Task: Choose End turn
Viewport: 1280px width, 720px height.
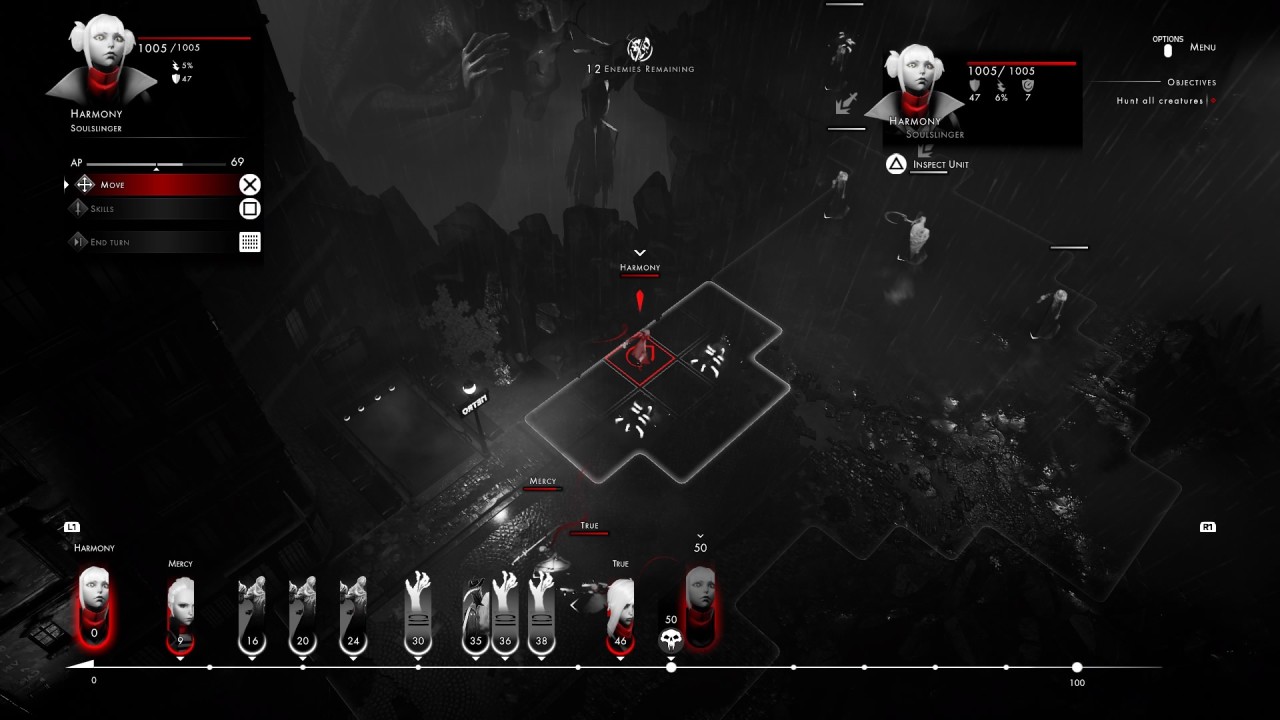Action: click(x=150, y=242)
